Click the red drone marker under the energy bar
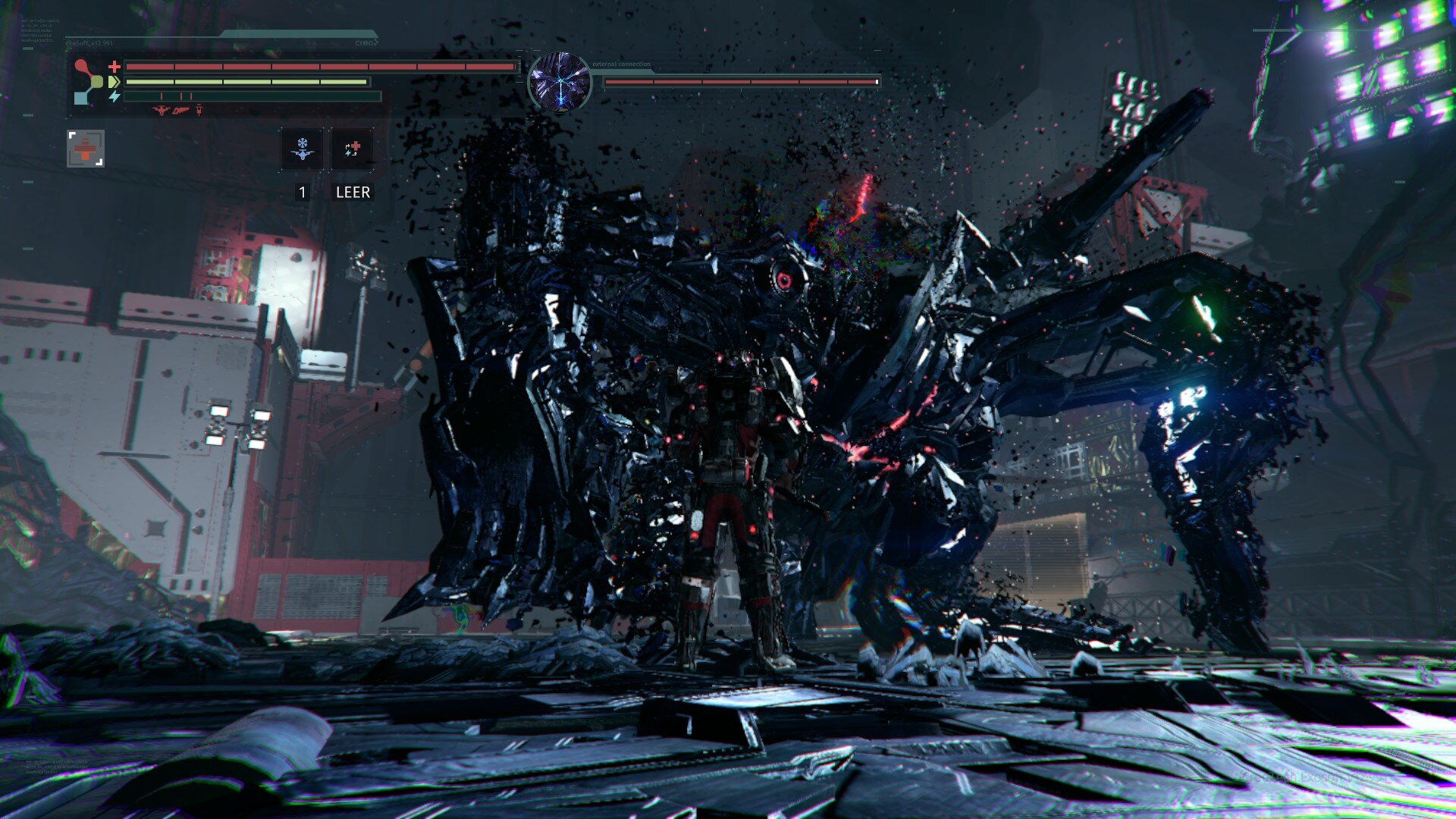This screenshot has height=819, width=1456. point(161,111)
